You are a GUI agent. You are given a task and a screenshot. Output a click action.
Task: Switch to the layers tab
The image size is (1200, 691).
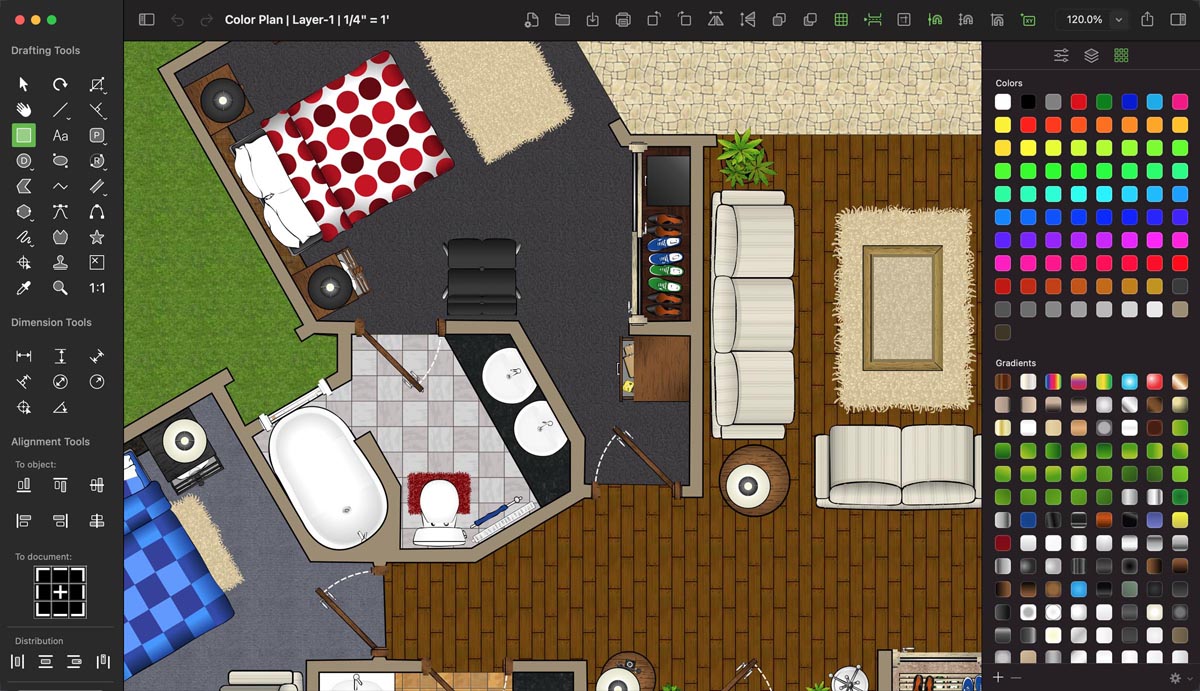coord(1091,56)
